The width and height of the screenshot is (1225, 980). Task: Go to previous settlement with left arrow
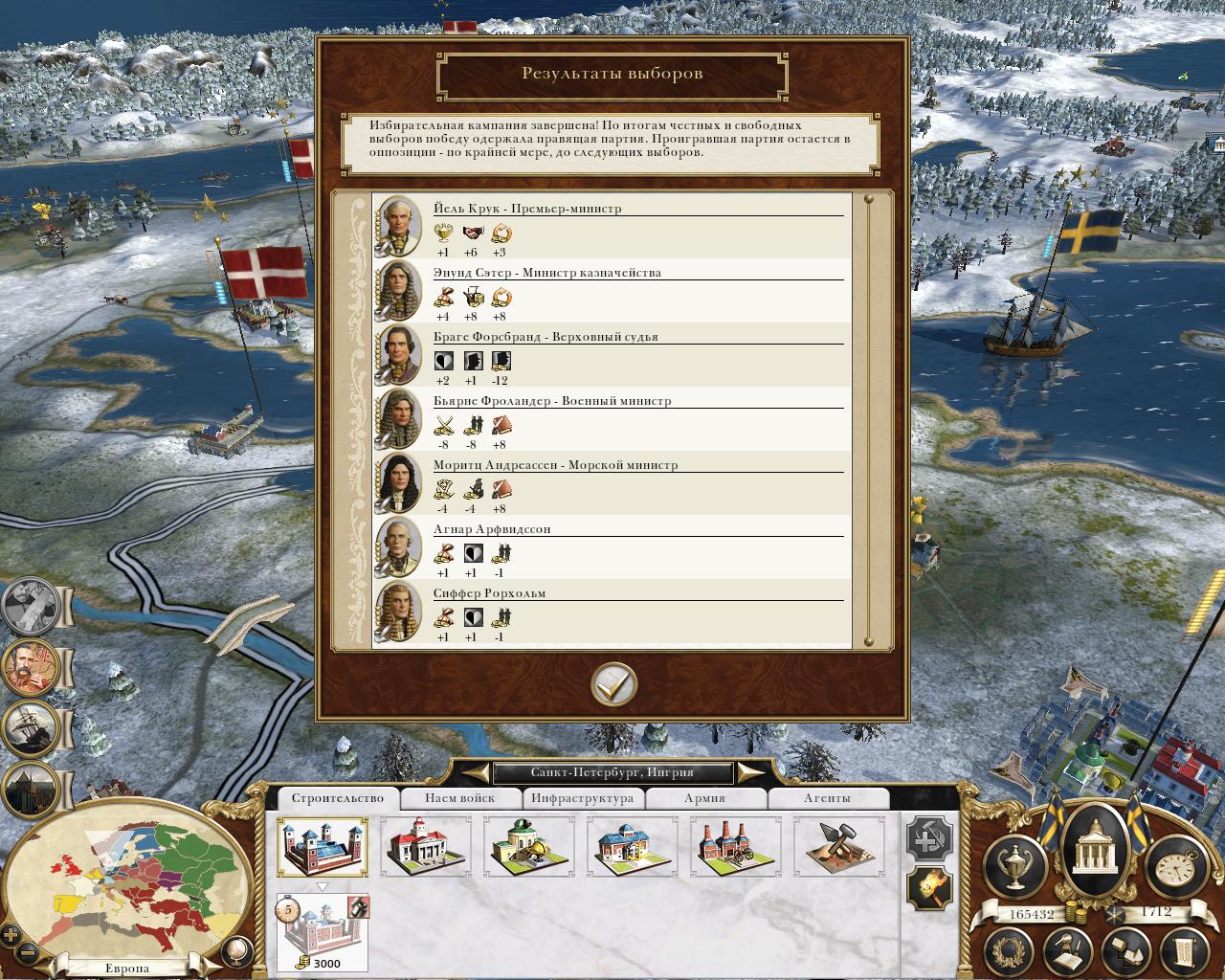coord(475,772)
